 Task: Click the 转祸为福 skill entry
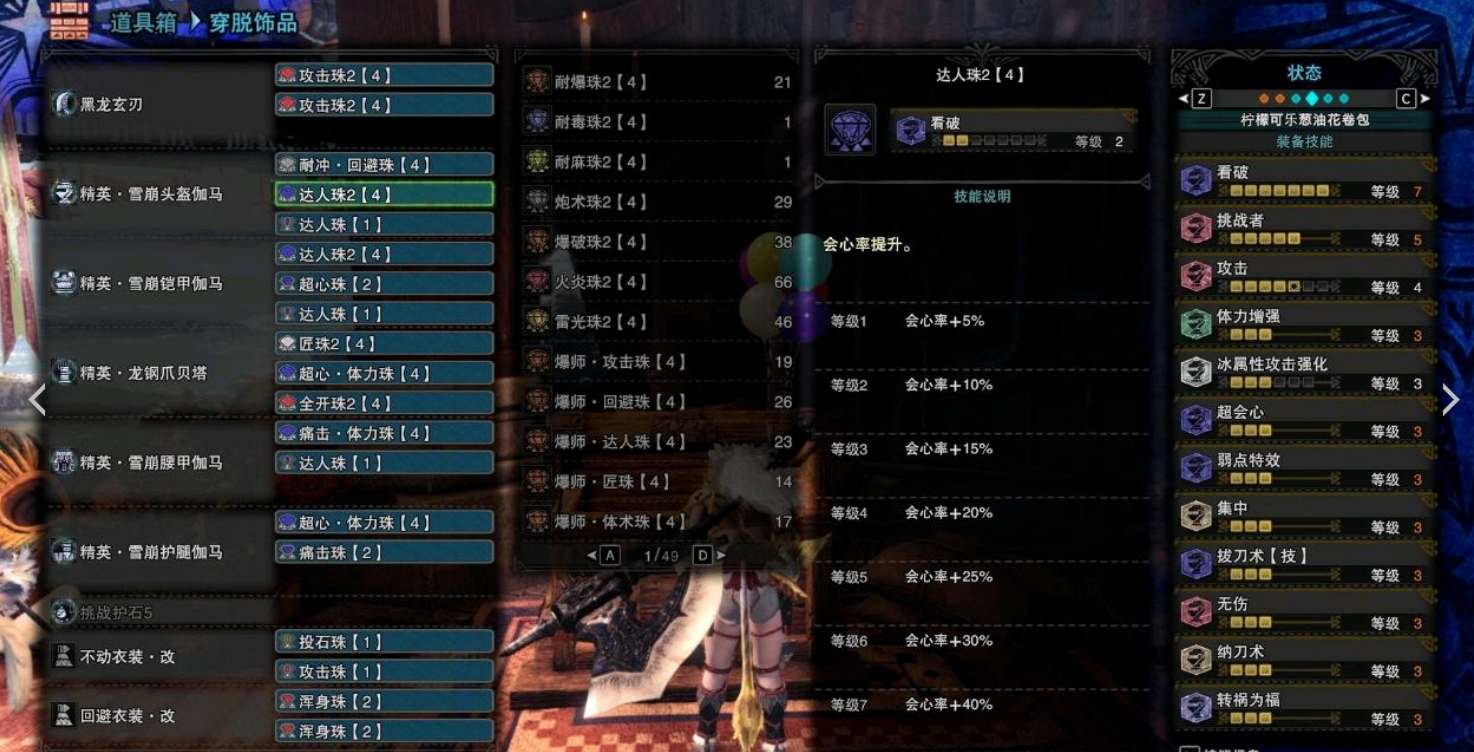pos(1304,707)
